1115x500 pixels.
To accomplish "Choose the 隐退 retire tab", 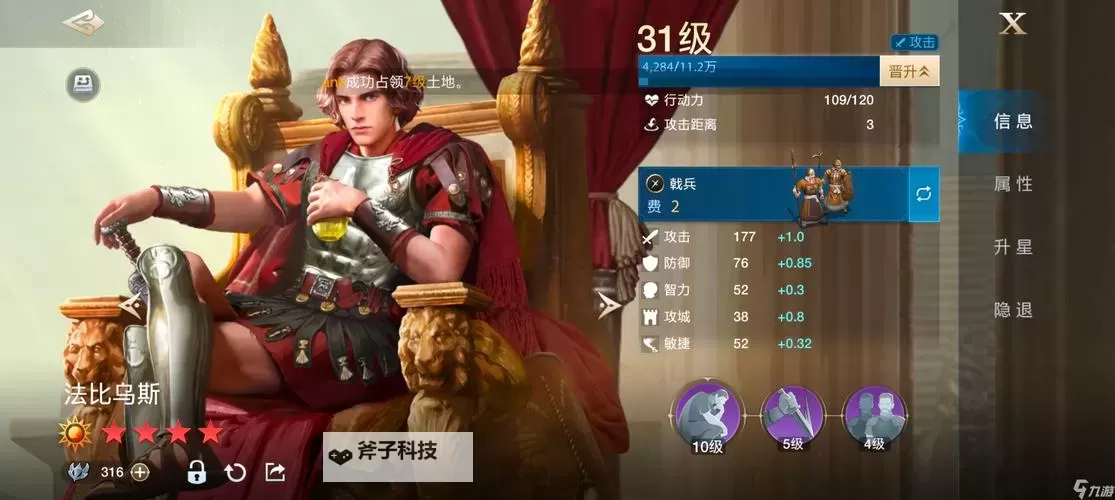I will 1012,310.
